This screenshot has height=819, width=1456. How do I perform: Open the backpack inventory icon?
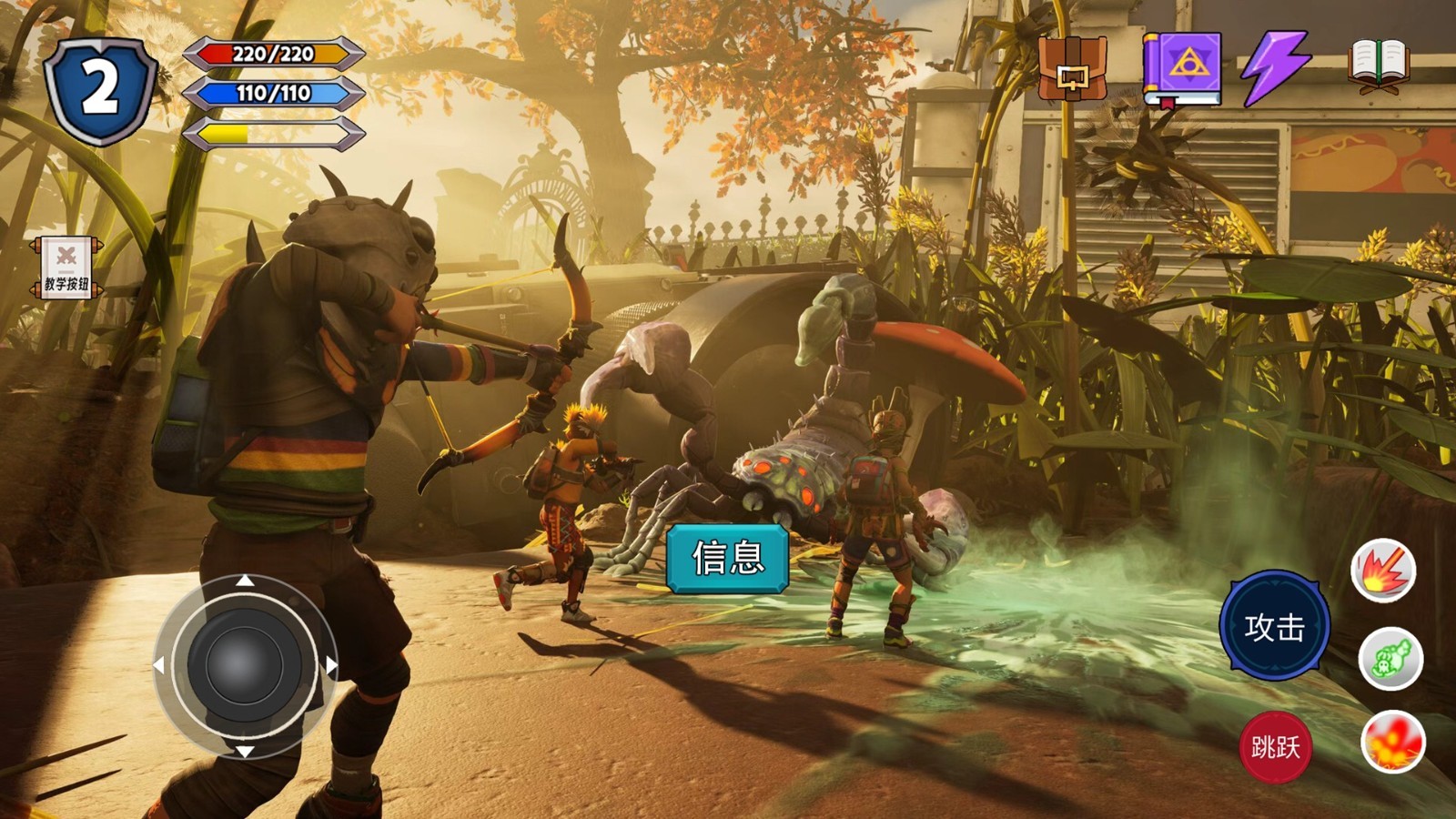(1073, 68)
